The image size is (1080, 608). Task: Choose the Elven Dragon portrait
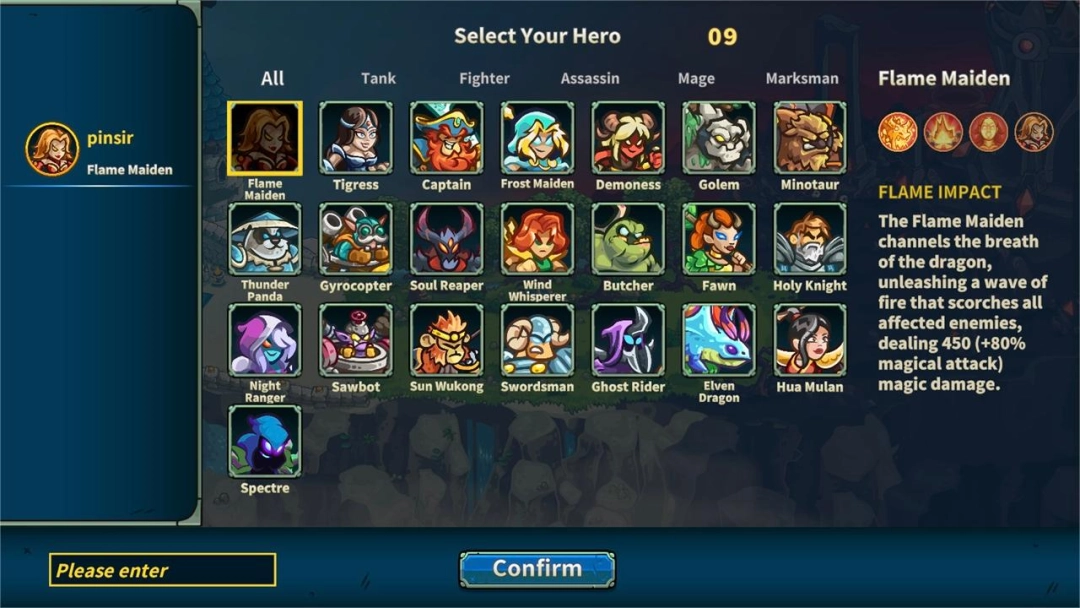(x=719, y=340)
